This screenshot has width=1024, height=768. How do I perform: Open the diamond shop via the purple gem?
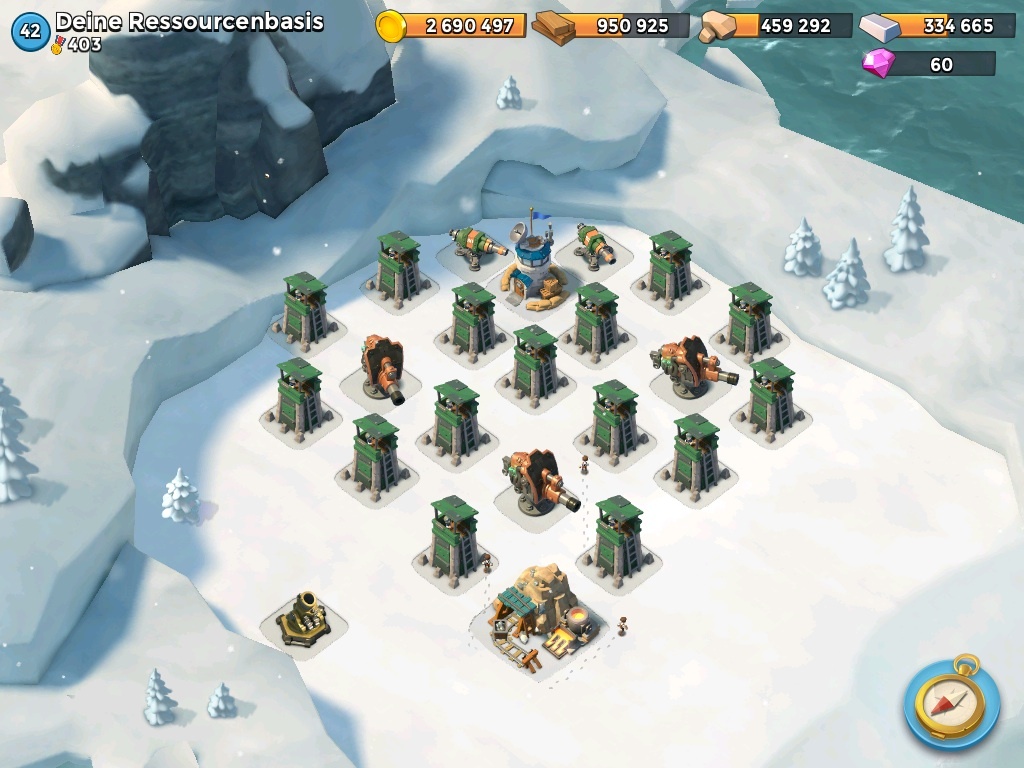[880, 64]
